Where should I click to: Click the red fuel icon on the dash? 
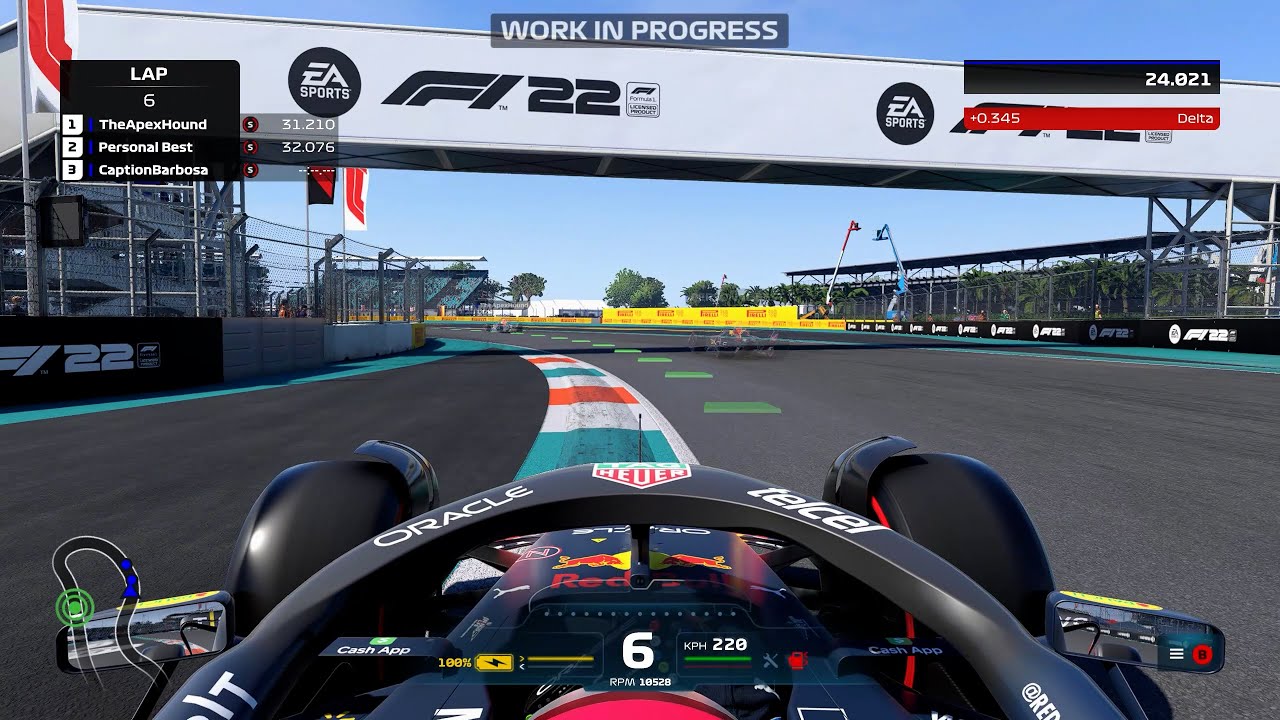(x=798, y=660)
